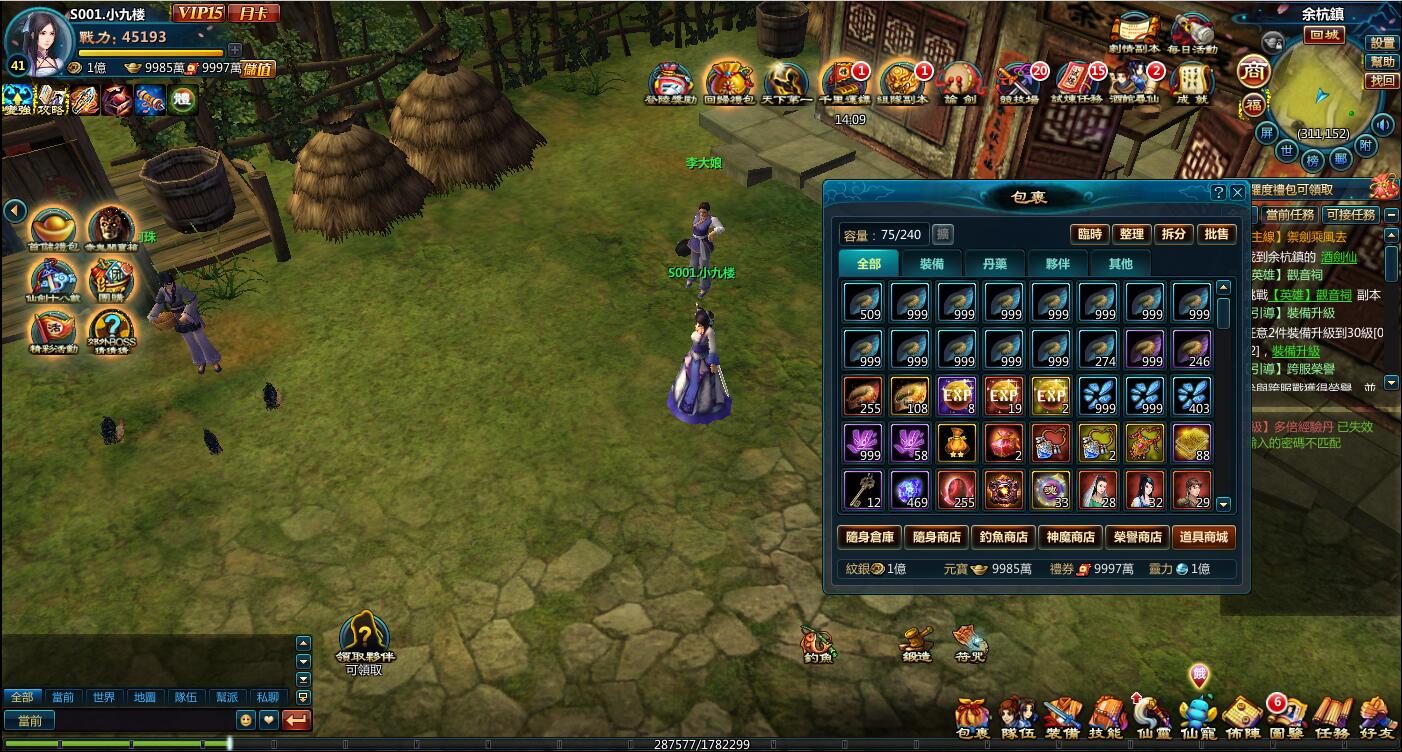Open the 好友 friends list
Image resolution: width=1402 pixels, height=752 pixels.
pos(1377,716)
